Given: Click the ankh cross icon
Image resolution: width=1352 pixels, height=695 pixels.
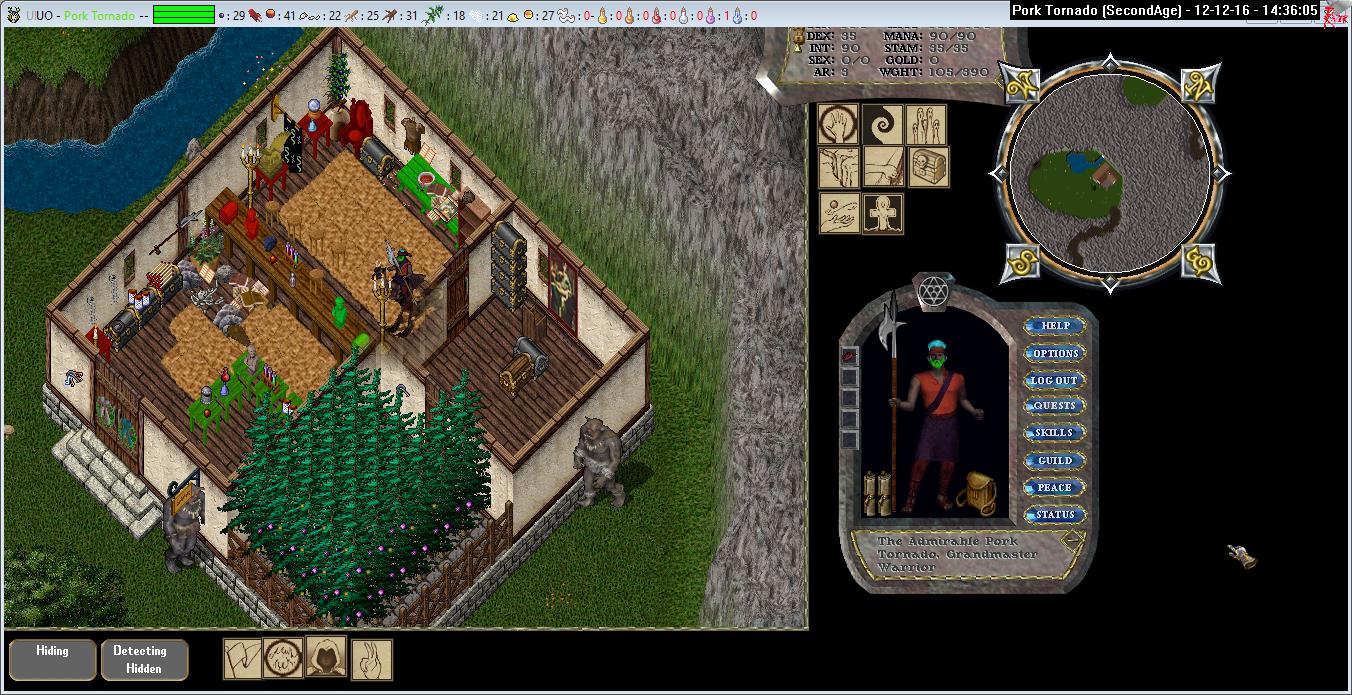Looking at the screenshot, I should 882,213.
